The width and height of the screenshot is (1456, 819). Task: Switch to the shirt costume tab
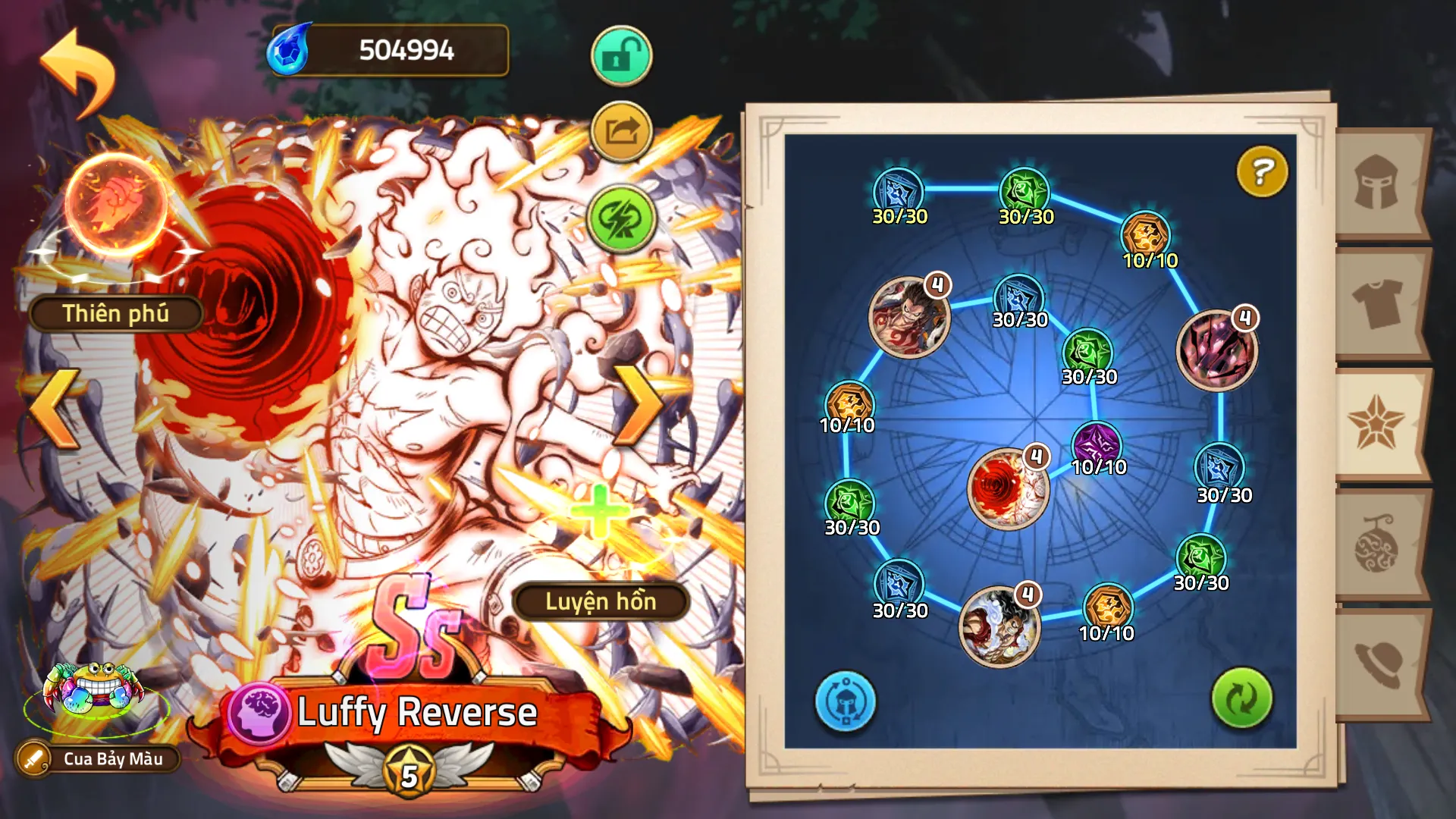(x=1376, y=302)
